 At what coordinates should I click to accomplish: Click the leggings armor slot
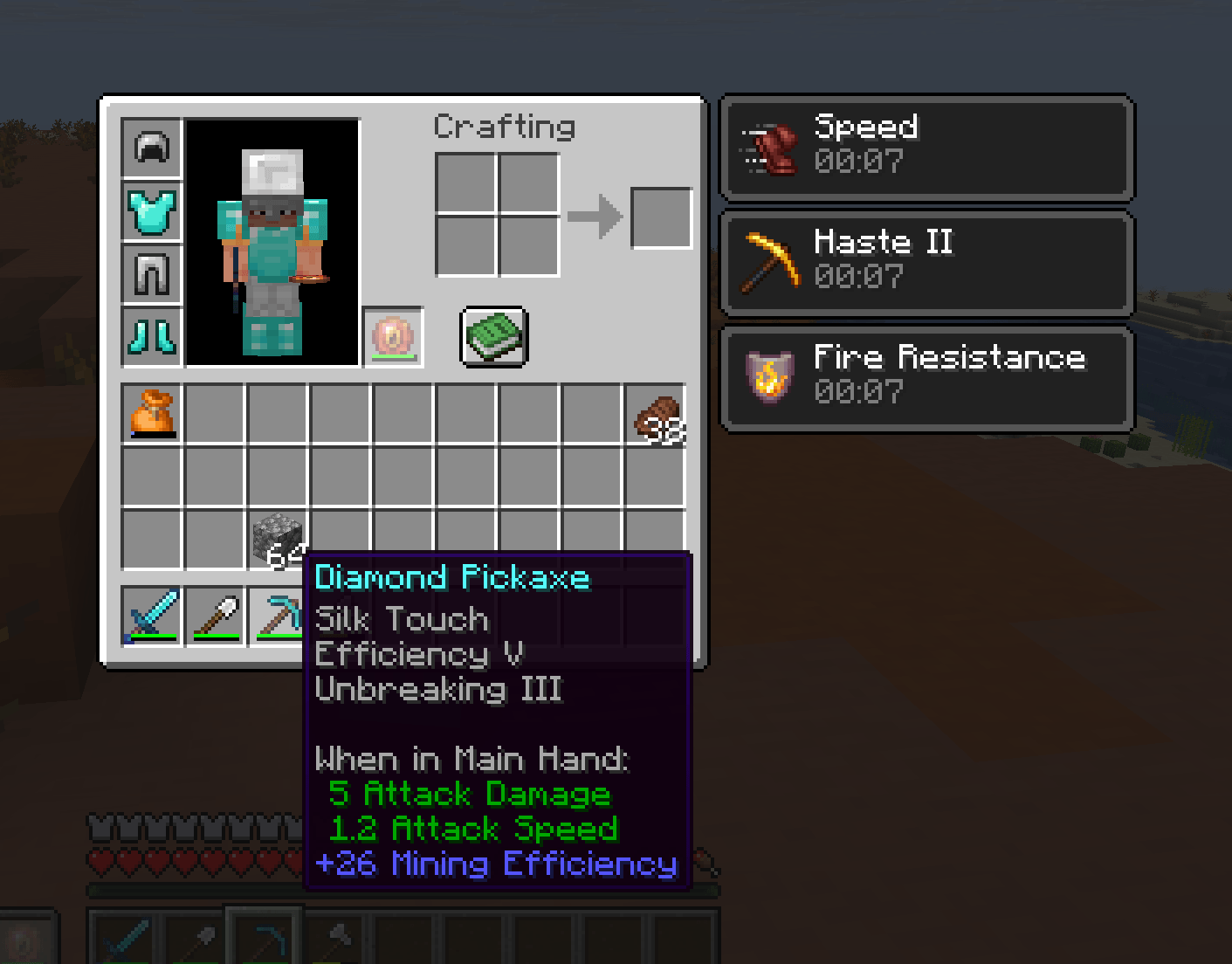coord(152,275)
